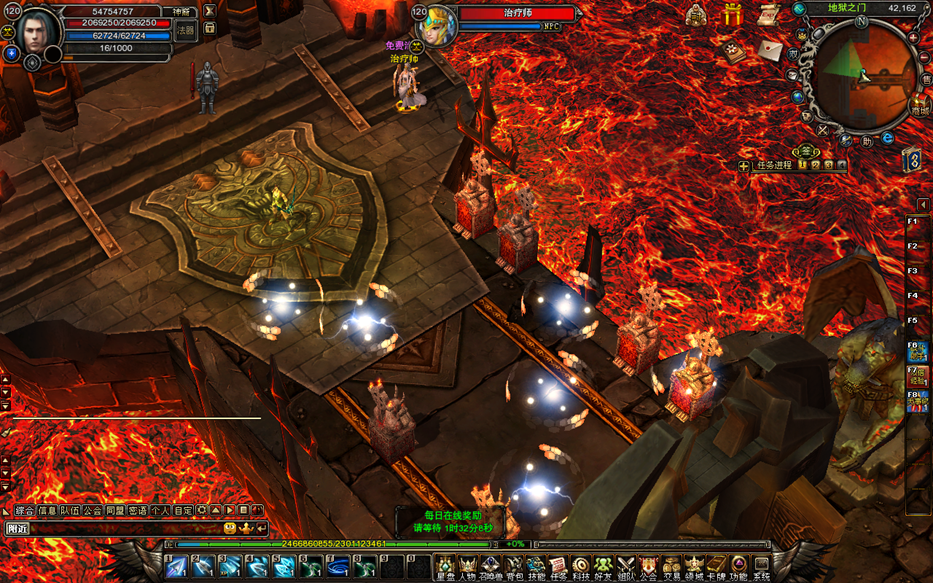933x583 pixels.
Task: Open the 好友 friends list
Action: coord(603,568)
